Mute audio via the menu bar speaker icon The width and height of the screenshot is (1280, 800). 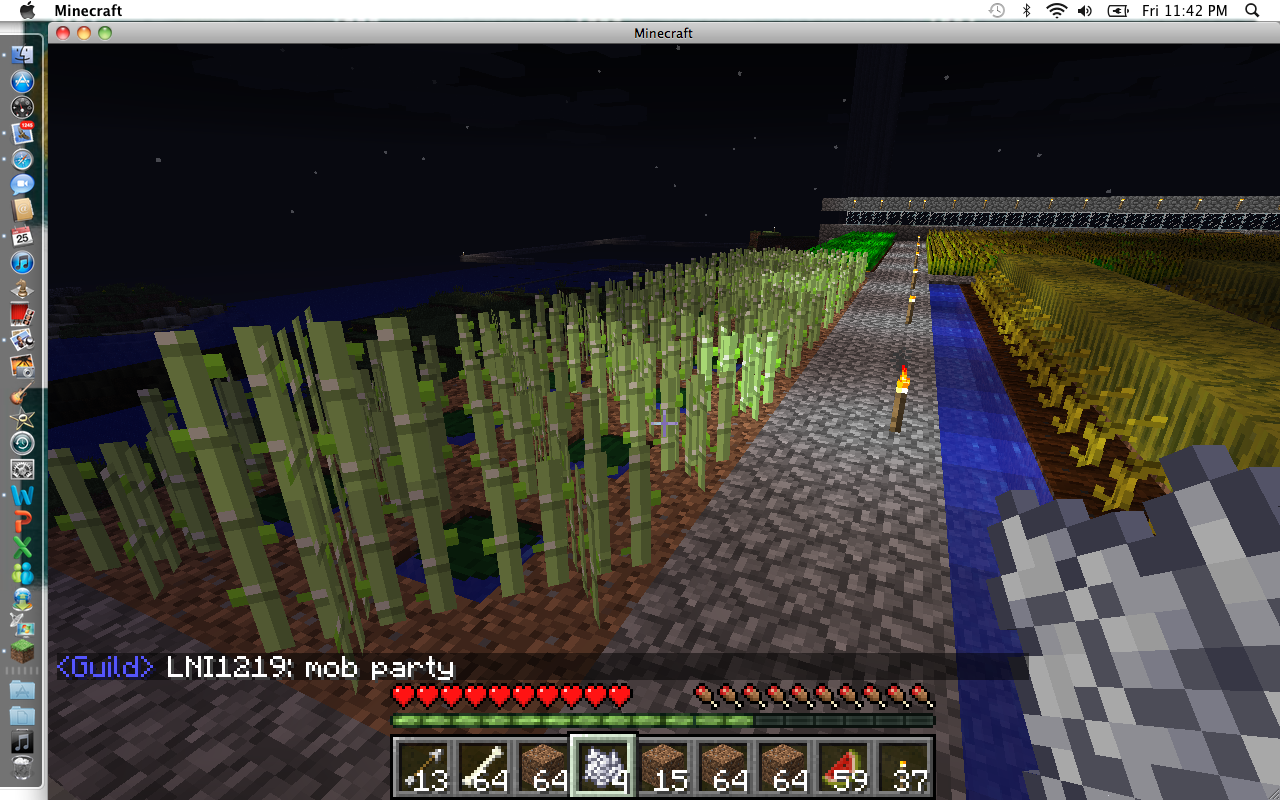[1085, 11]
